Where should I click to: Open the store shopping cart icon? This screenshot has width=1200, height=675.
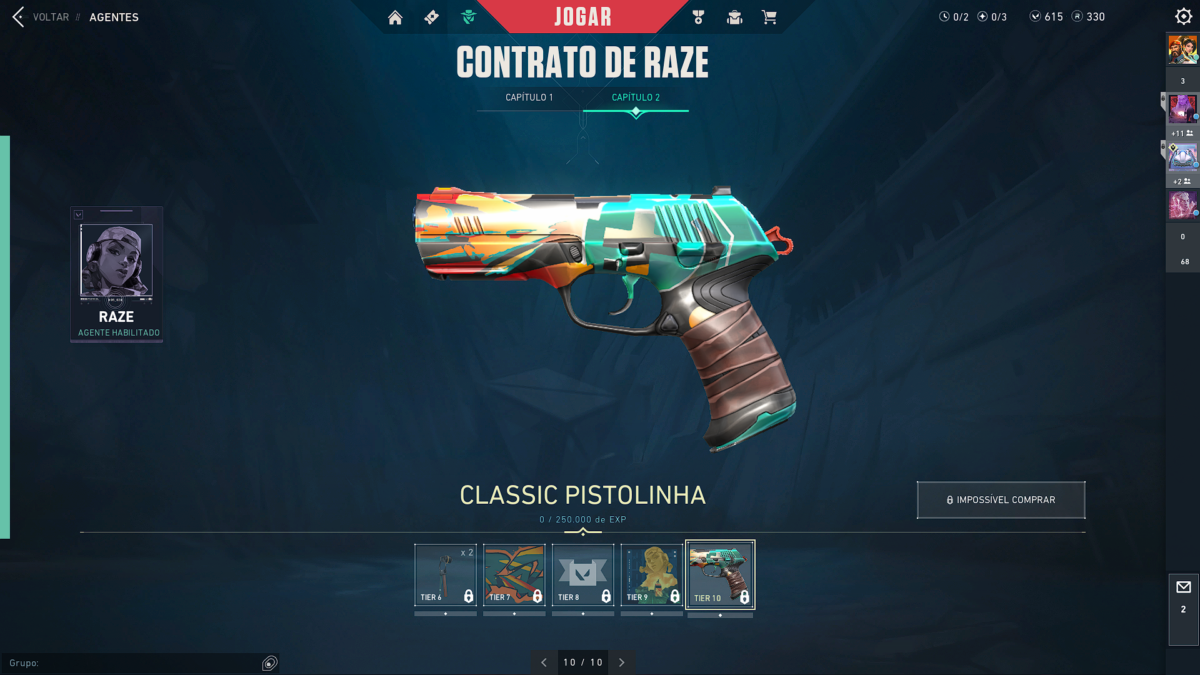pos(769,17)
